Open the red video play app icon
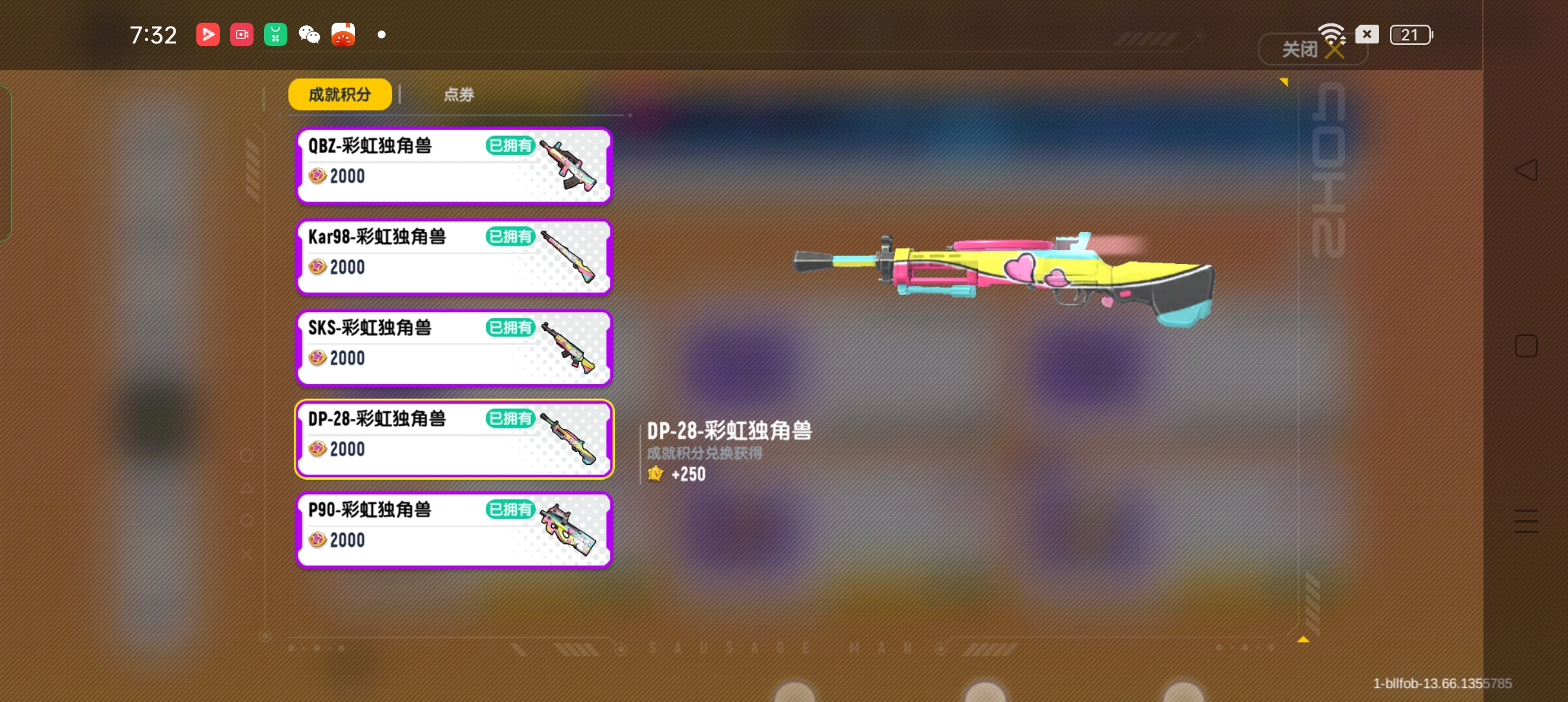 [207, 34]
